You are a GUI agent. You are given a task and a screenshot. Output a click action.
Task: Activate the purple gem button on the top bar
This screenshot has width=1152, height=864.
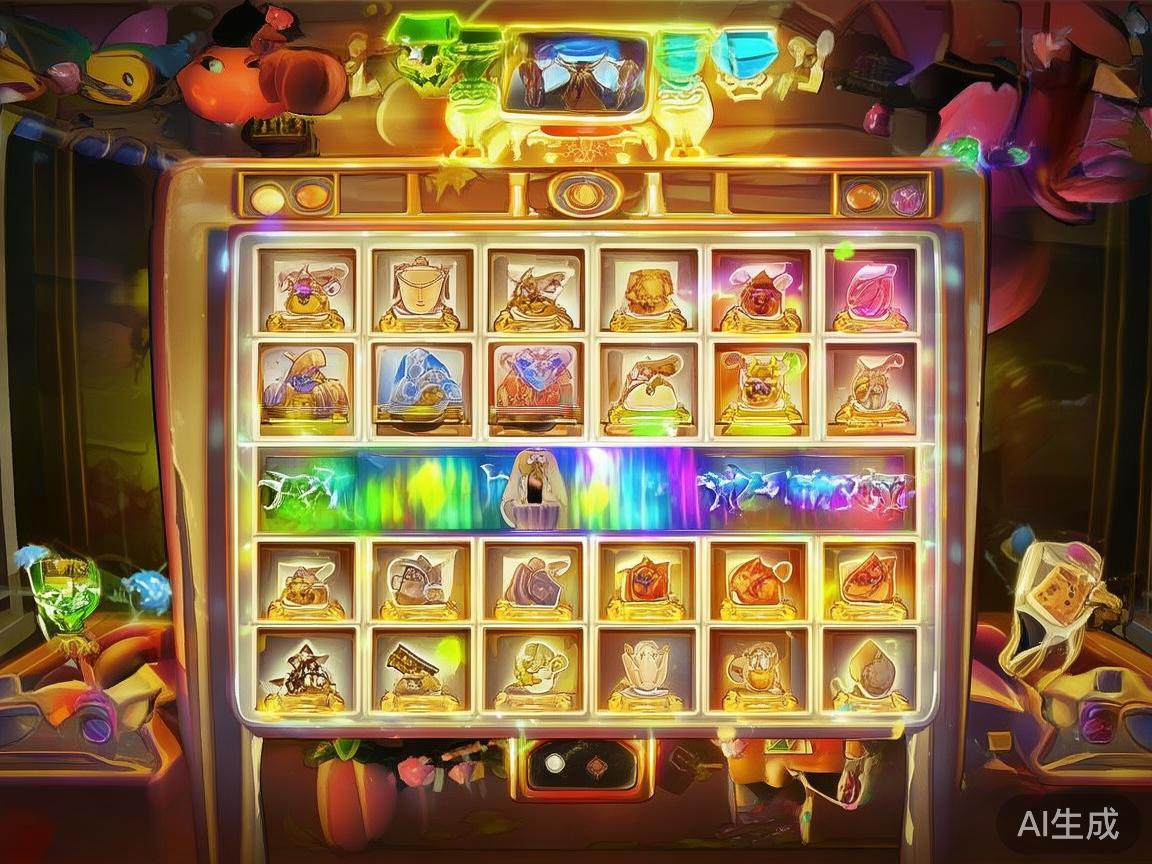[907, 197]
